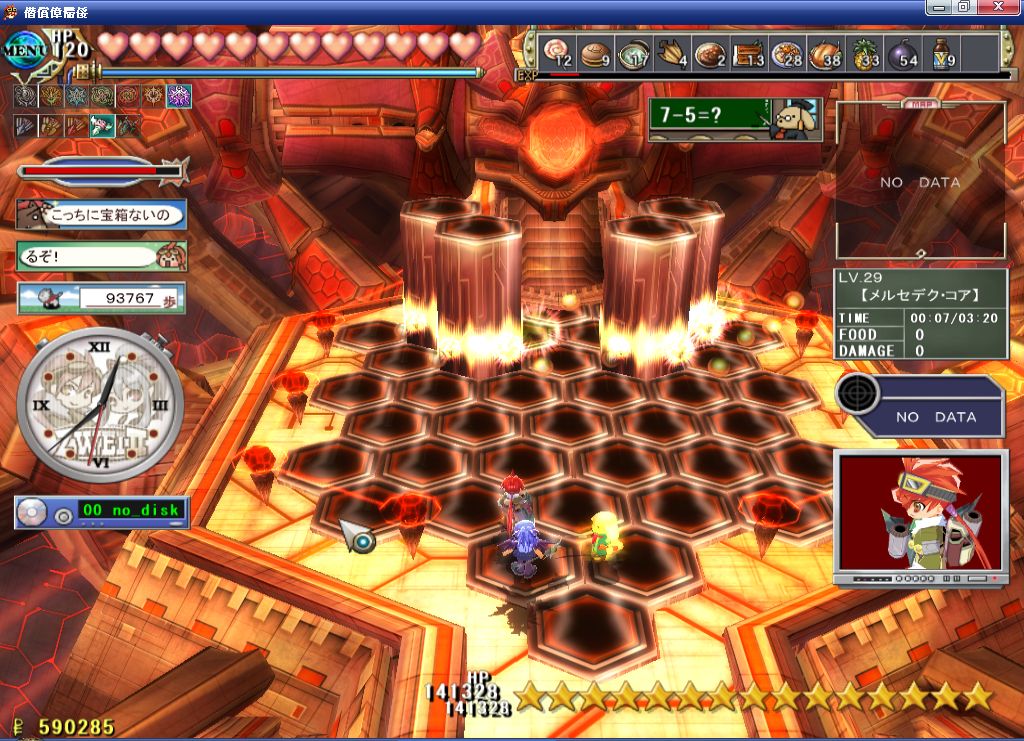
Task: Select the highlighted flower weapon icon
Action: [102, 126]
